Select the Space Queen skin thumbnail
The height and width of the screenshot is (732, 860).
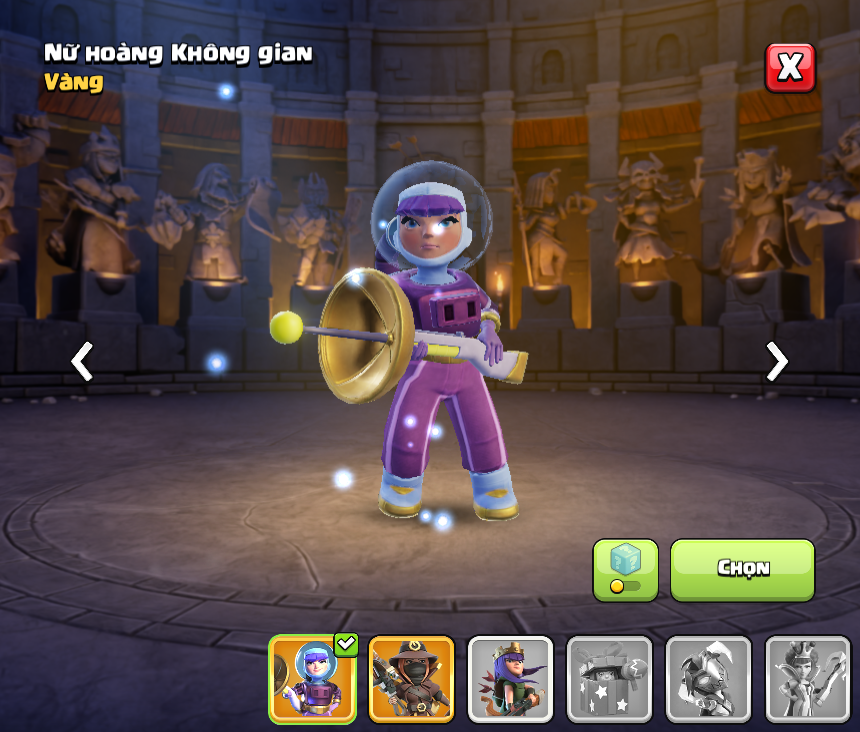[x=312, y=679]
